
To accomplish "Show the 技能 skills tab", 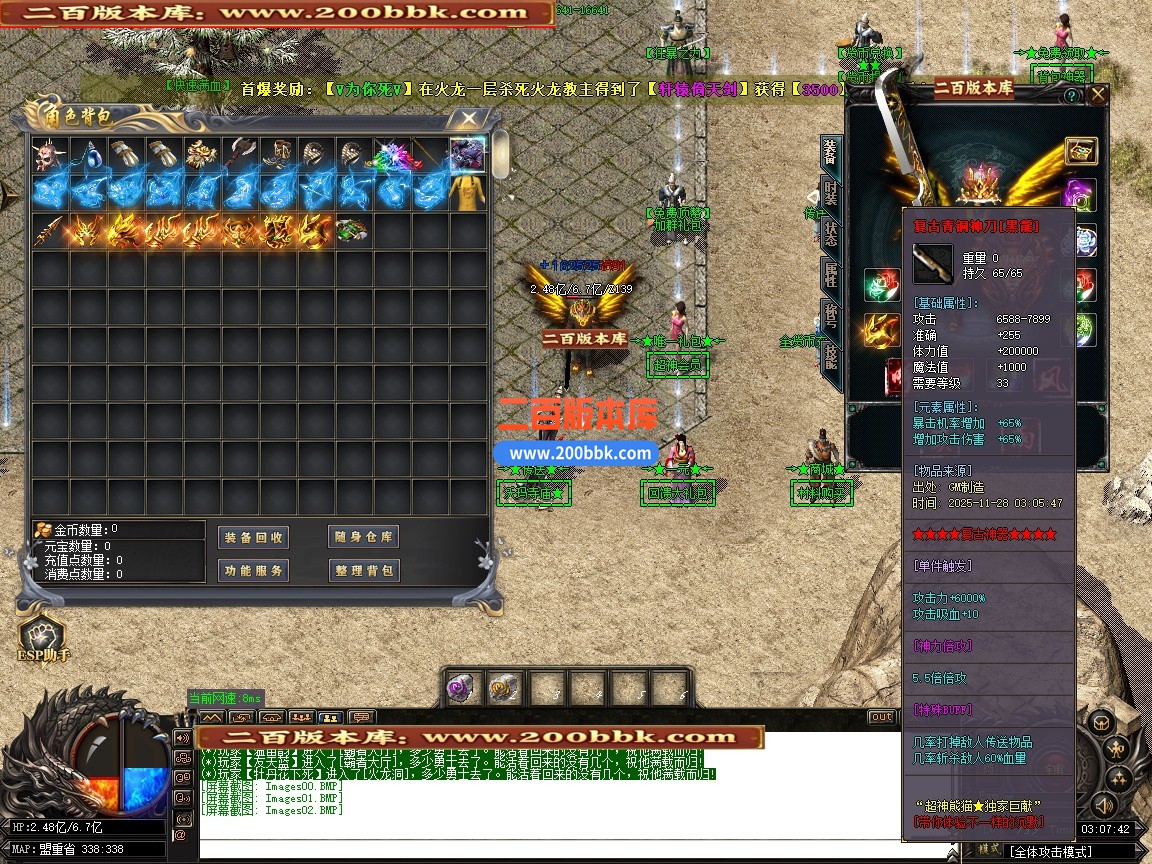I will pyautogui.click(x=830, y=360).
